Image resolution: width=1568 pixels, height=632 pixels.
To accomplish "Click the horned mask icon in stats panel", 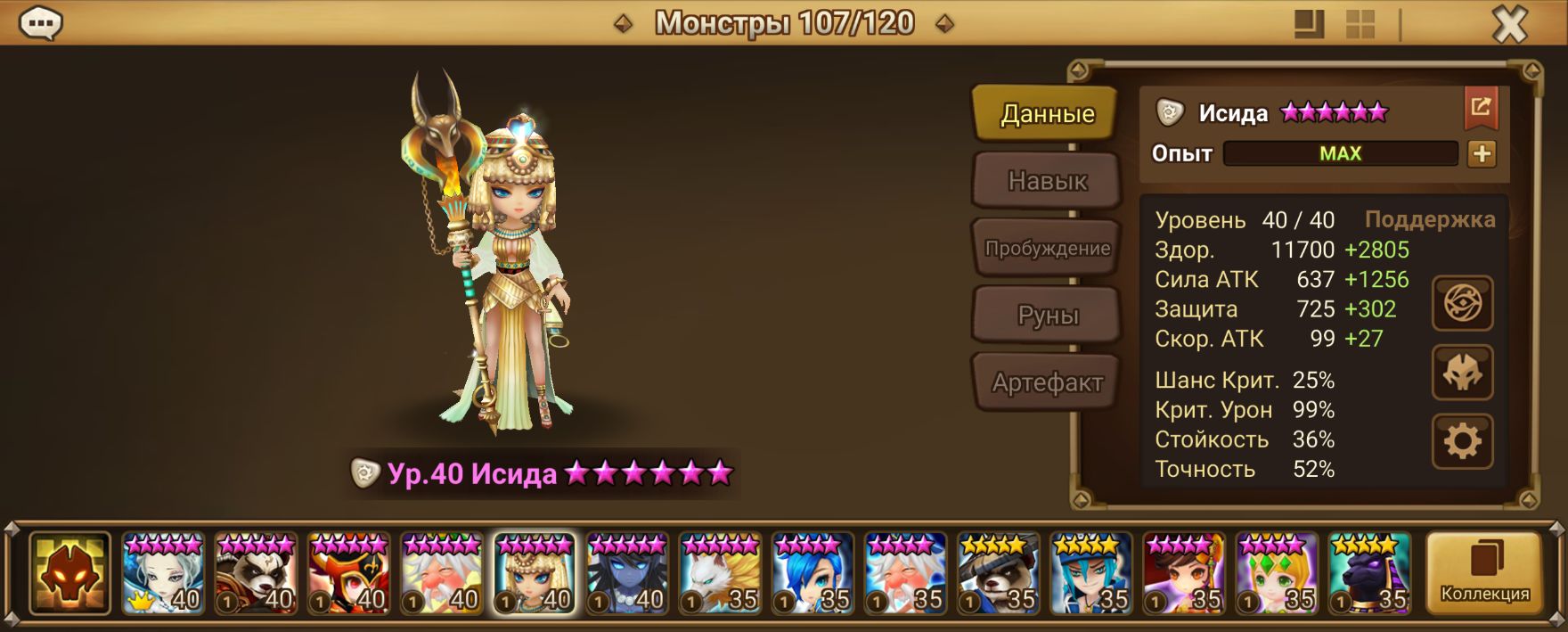I will pos(1462,373).
